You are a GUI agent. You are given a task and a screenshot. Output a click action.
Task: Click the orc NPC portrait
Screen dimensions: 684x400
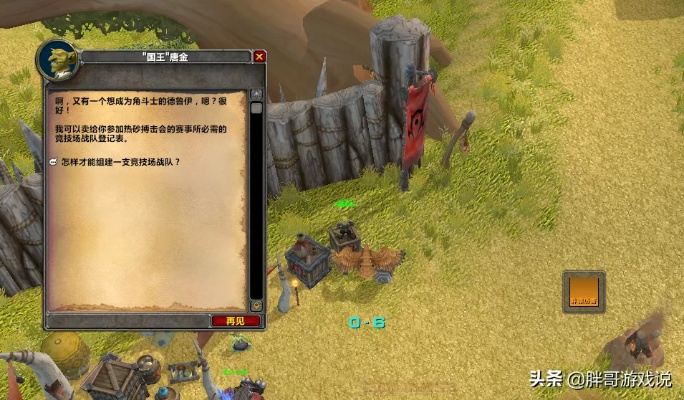(56, 60)
